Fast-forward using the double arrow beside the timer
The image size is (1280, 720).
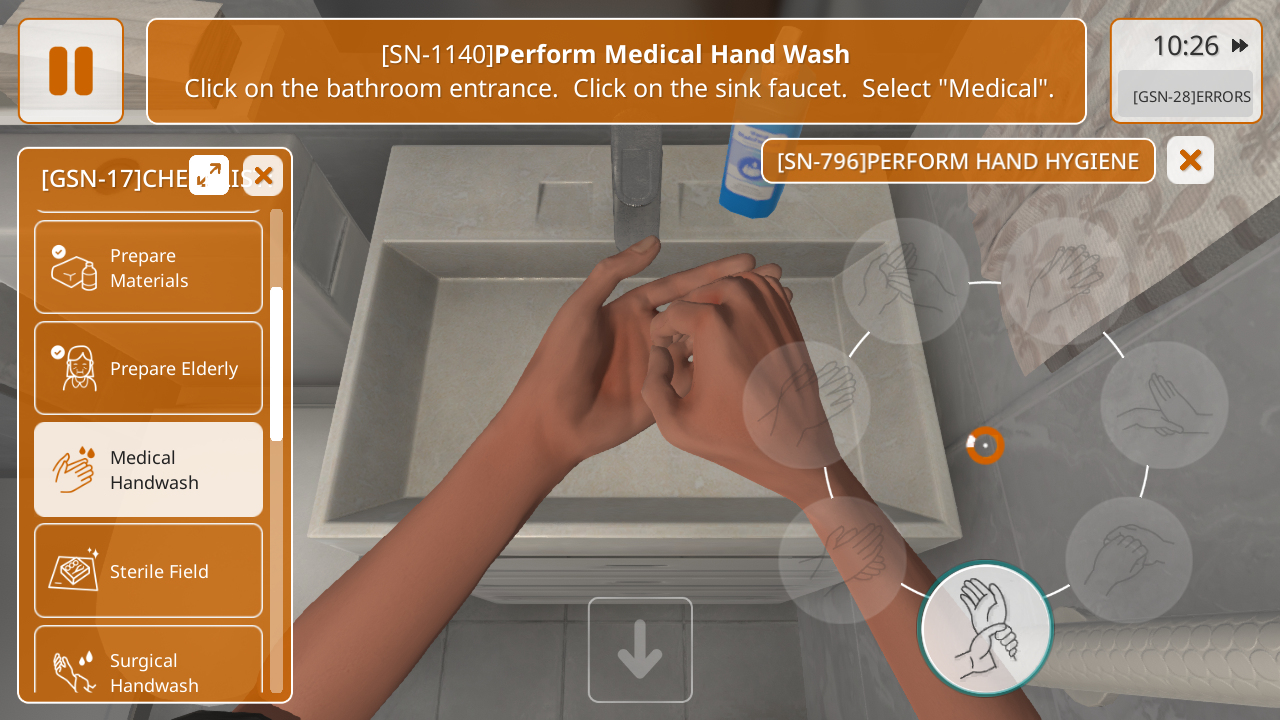pyautogui.click(x=1240, y=45)
